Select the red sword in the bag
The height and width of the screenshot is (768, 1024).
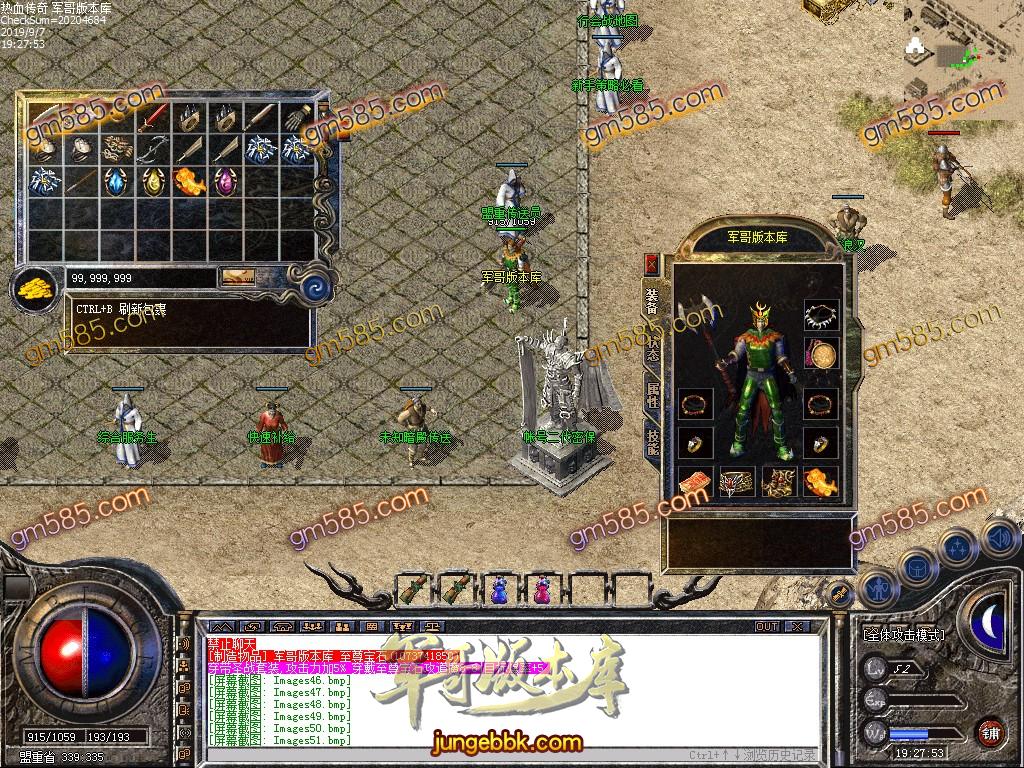pos(151,118)
